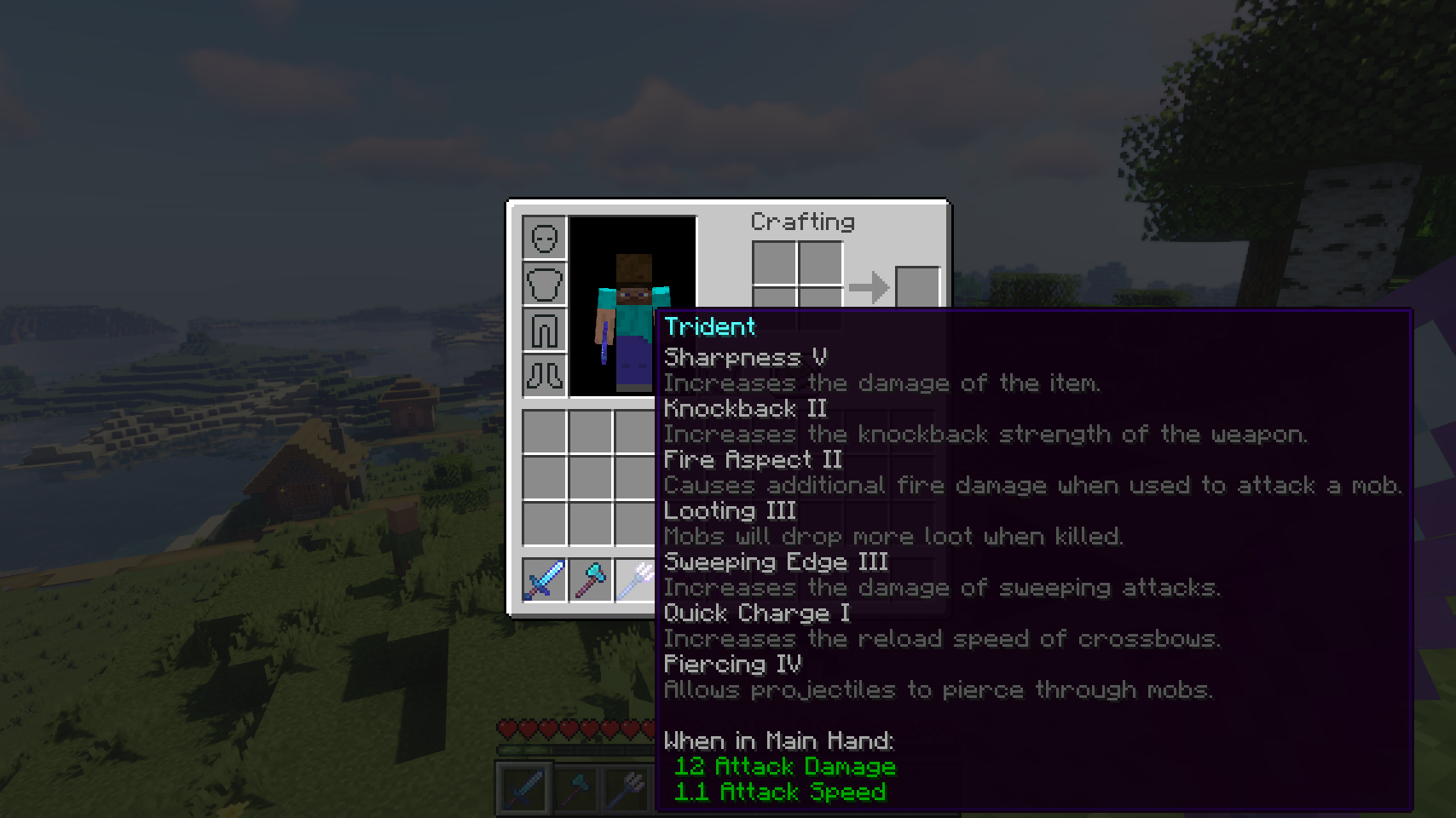
Task: Click the Sharpness V enchantment line
Action: click(x=746, y=358)
